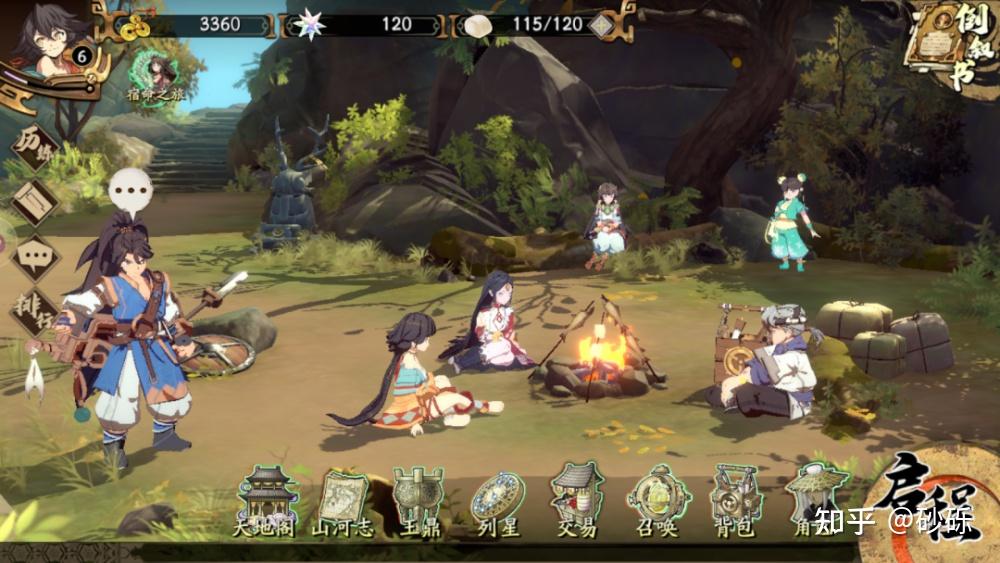Open the 召唤 summon menu
1000x563 pixels.
tap(657, 498)
